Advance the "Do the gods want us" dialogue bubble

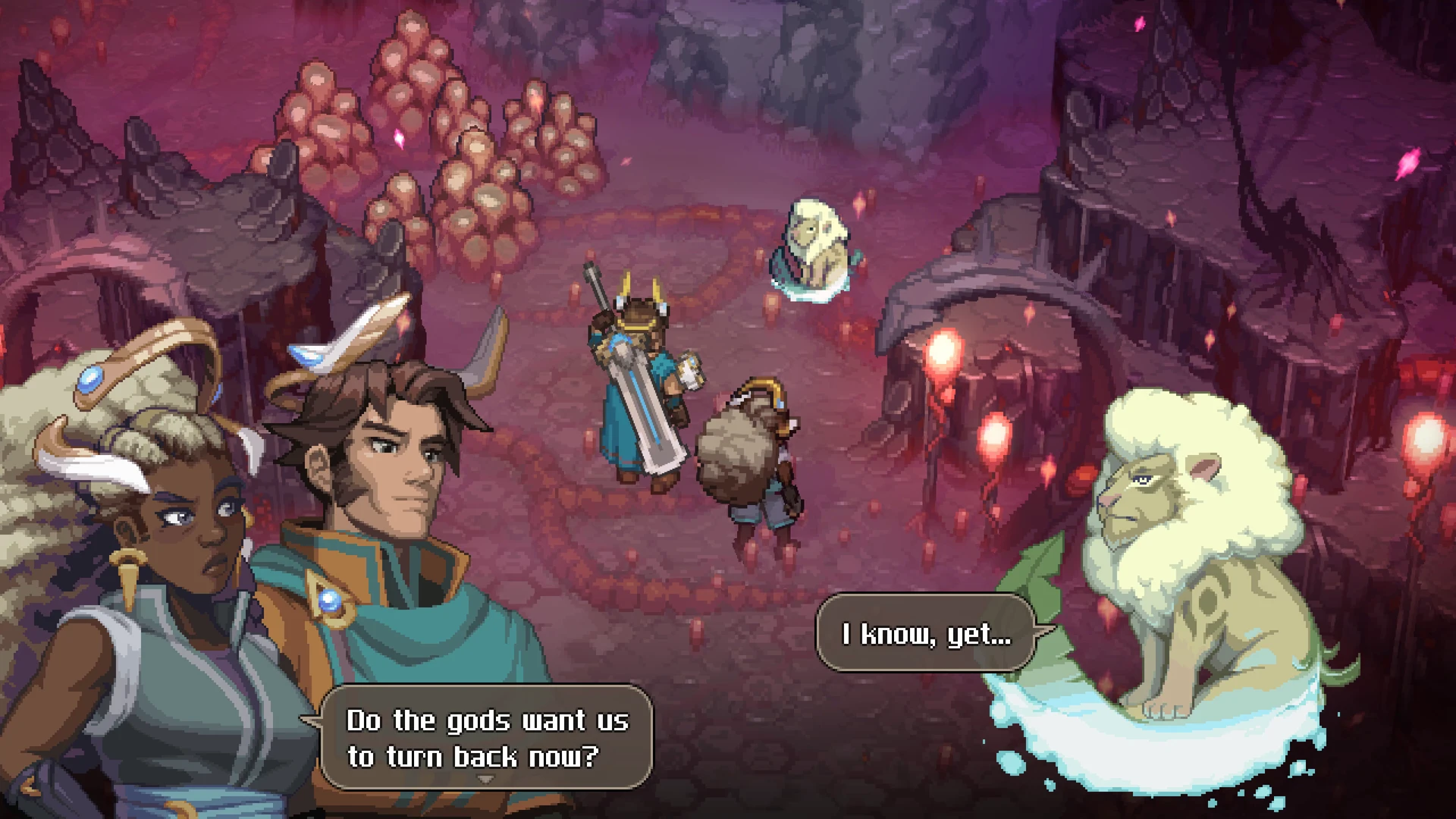click(486, 737)
